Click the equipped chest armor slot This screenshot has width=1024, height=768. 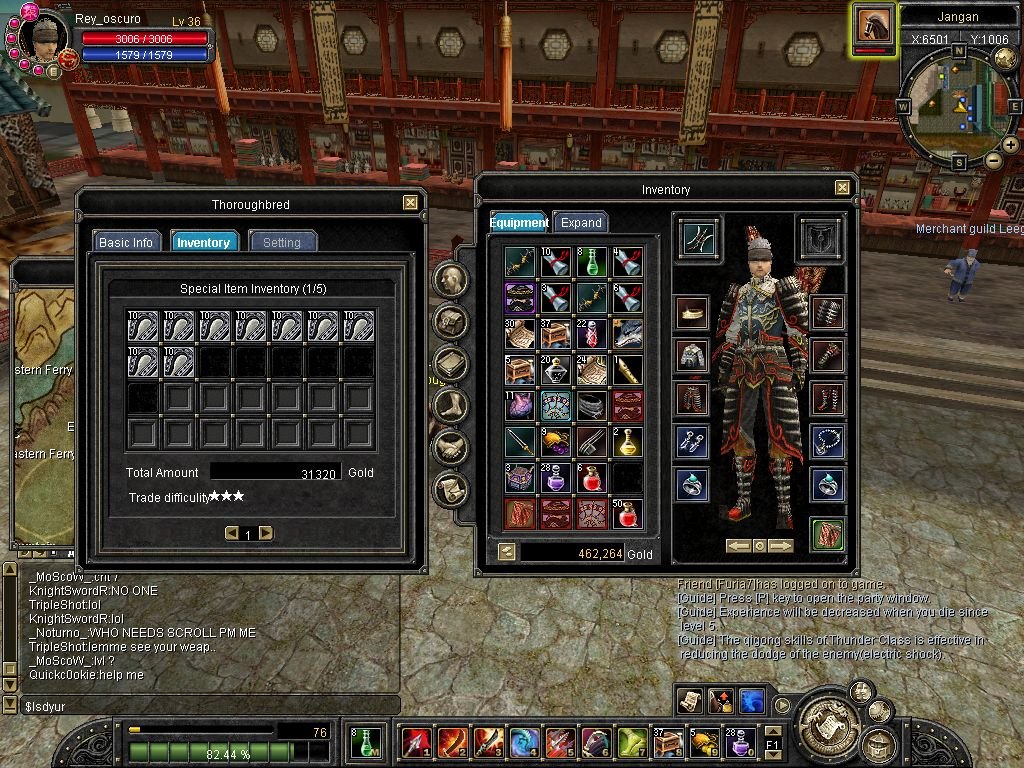(691, 355)
